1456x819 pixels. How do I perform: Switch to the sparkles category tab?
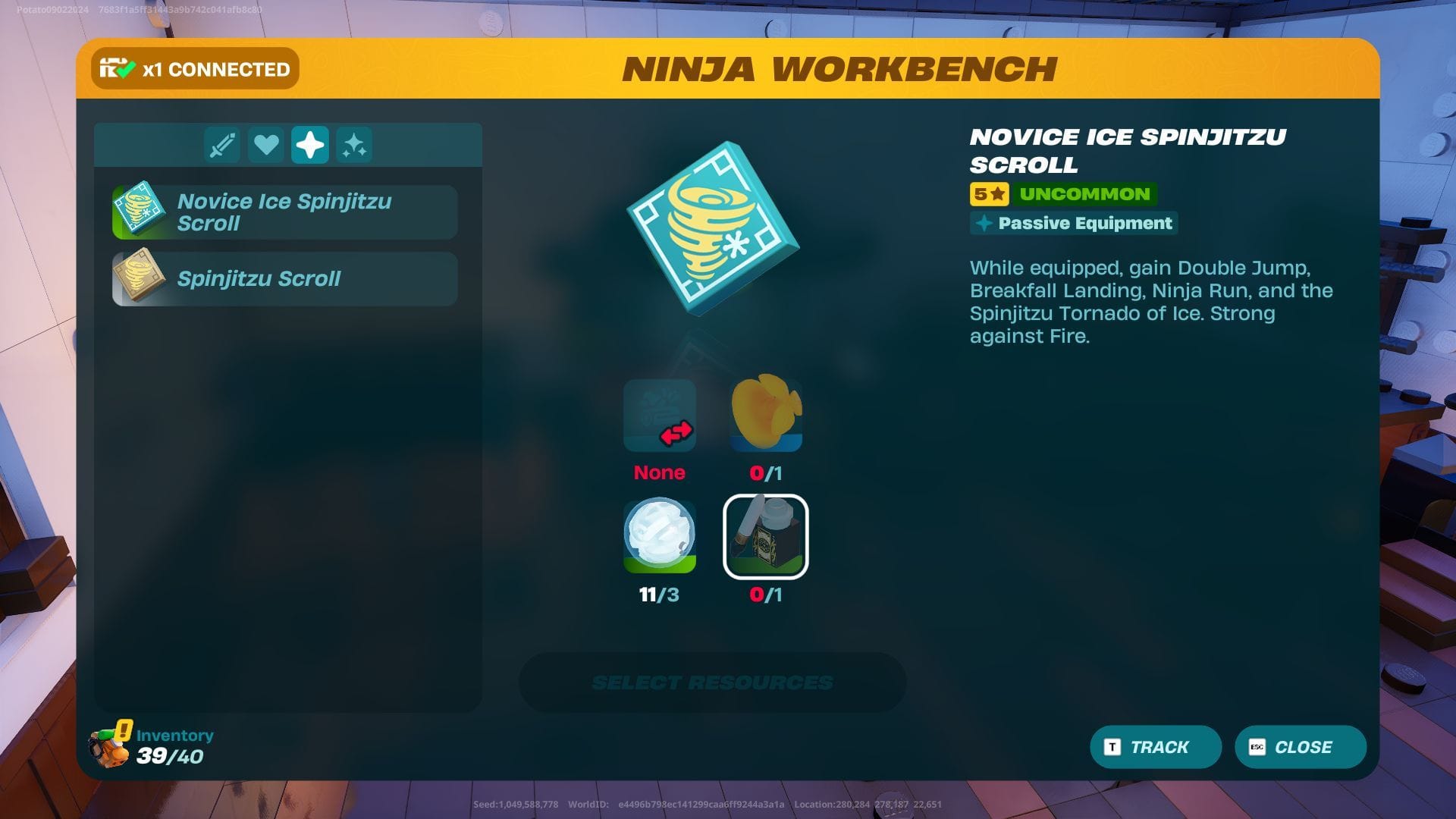354,145
